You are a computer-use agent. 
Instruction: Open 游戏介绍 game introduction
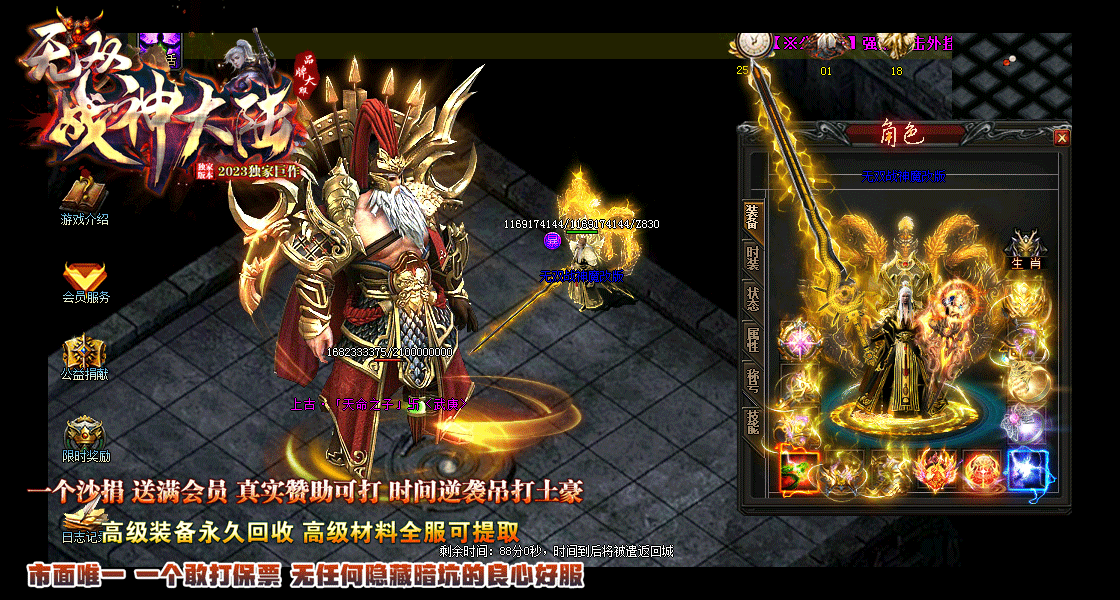click(85, 198)
